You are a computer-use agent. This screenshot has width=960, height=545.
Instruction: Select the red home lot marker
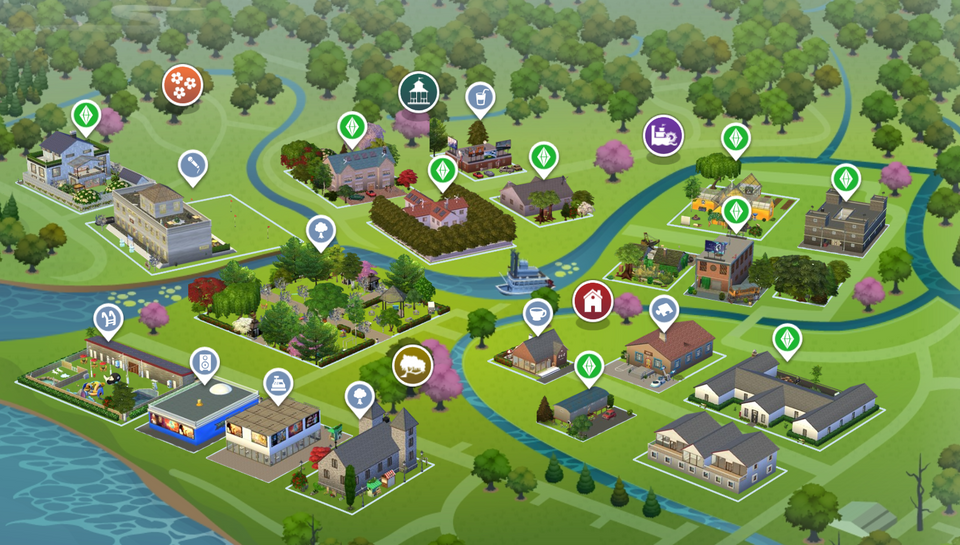[592, 300]
